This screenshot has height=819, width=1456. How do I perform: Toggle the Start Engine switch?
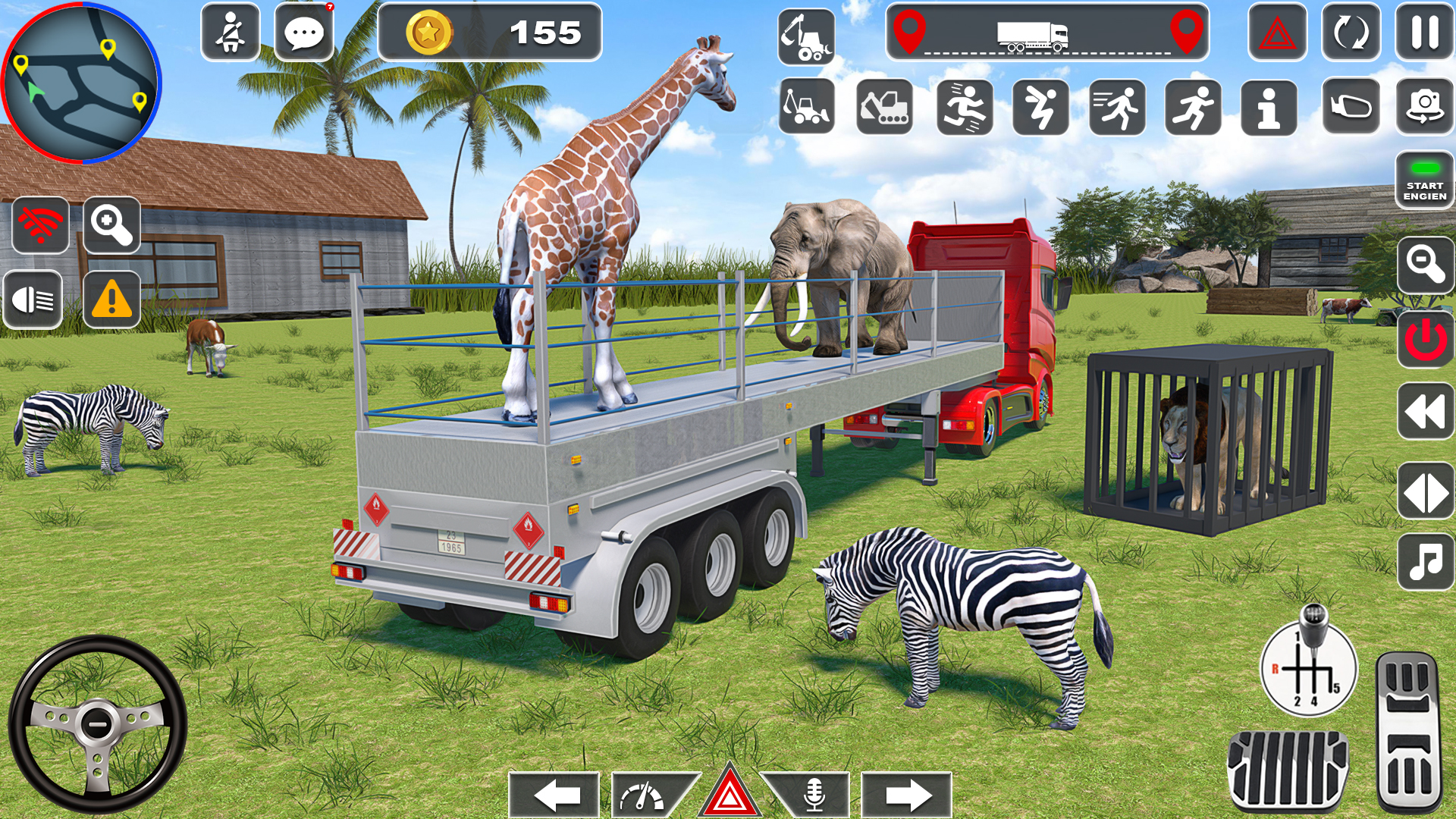1424,182
